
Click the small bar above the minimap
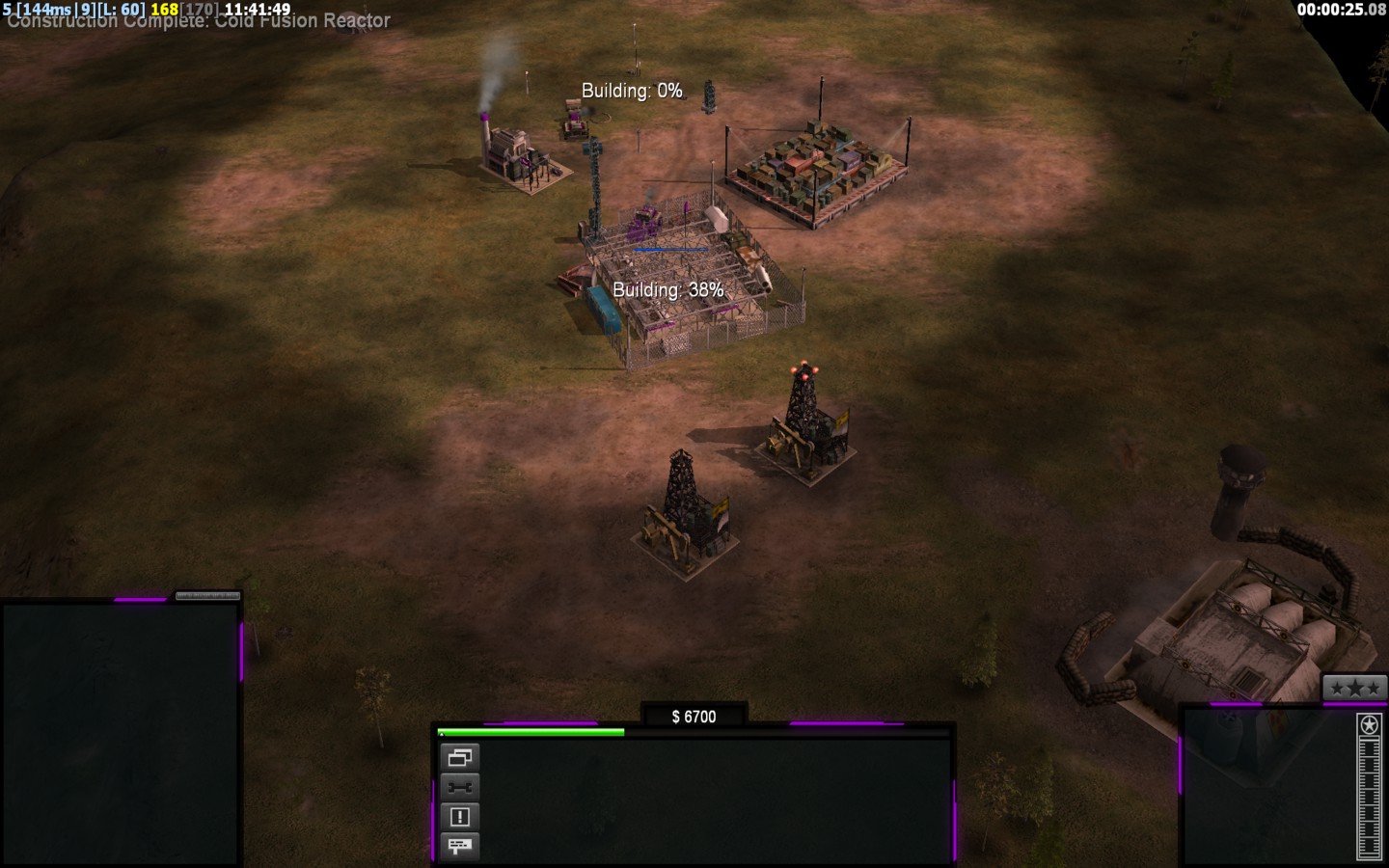[x=206, y=596]
